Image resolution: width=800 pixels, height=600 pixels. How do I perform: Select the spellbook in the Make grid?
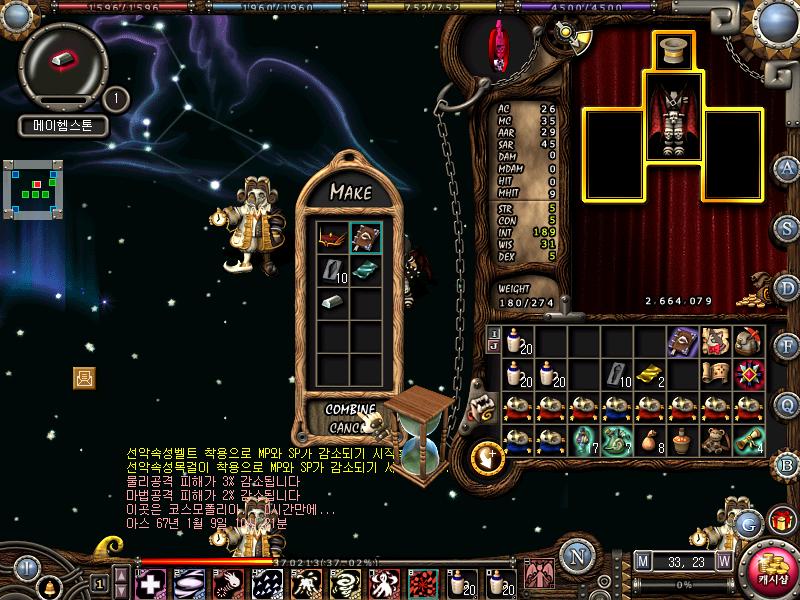coord(365,238)
